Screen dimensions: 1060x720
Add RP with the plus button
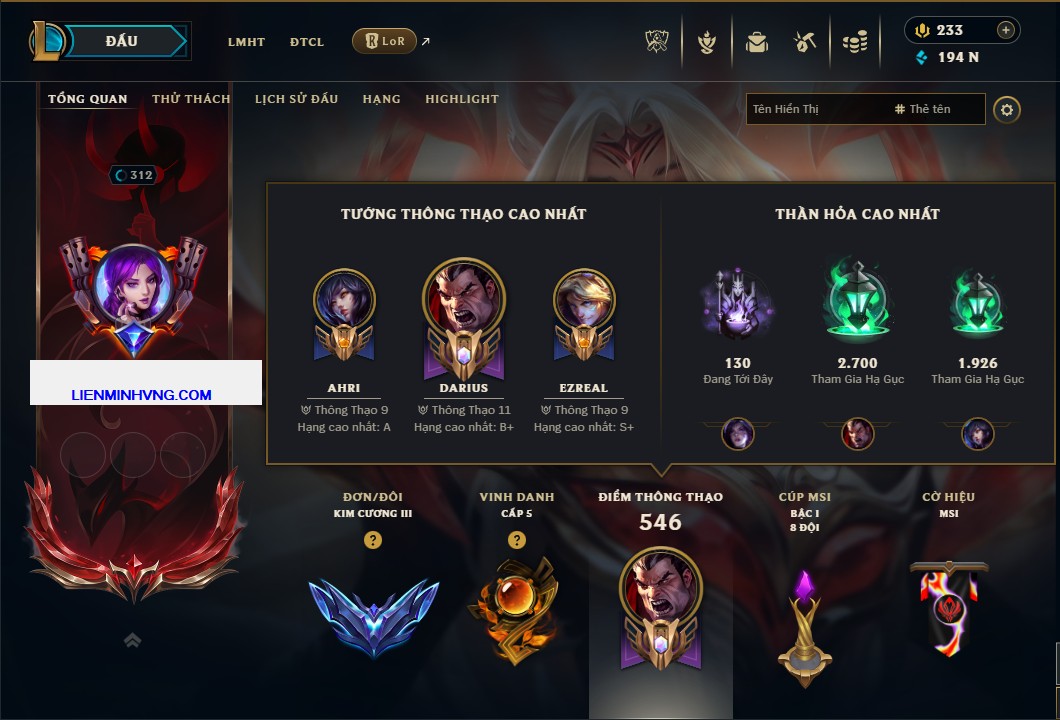pyautogui.click(x=1005, y=30)
